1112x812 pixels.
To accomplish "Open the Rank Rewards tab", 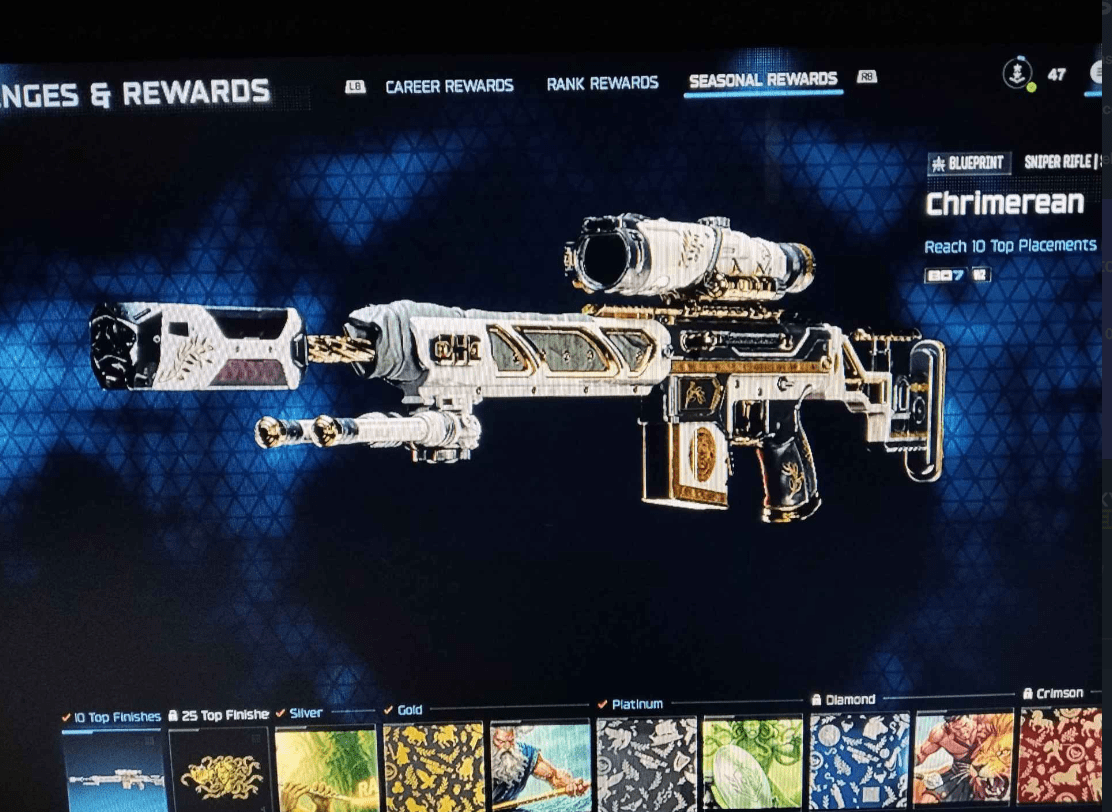I will pos(602,83).
